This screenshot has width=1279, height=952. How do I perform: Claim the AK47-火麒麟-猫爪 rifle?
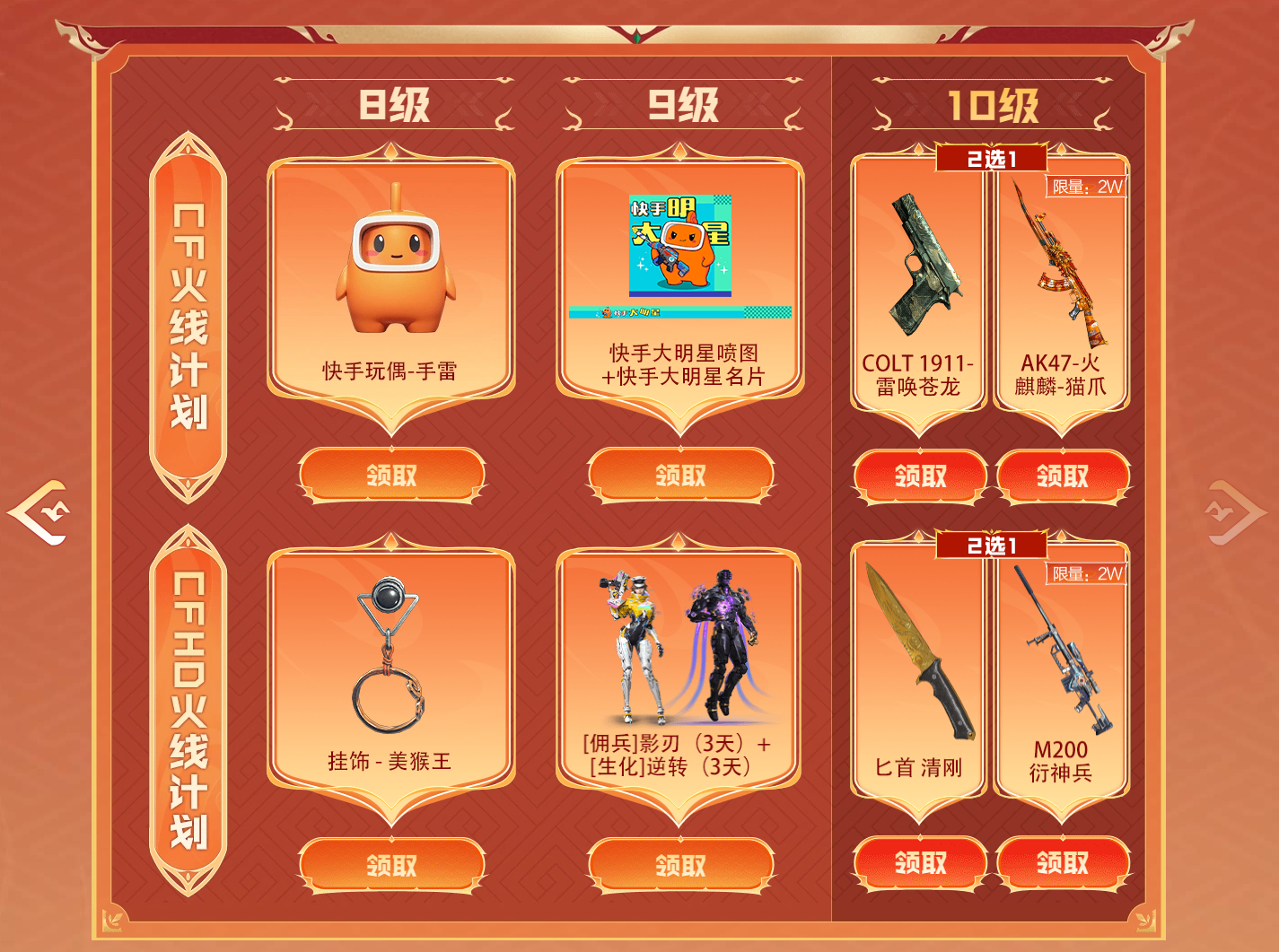pos(1063,476)
